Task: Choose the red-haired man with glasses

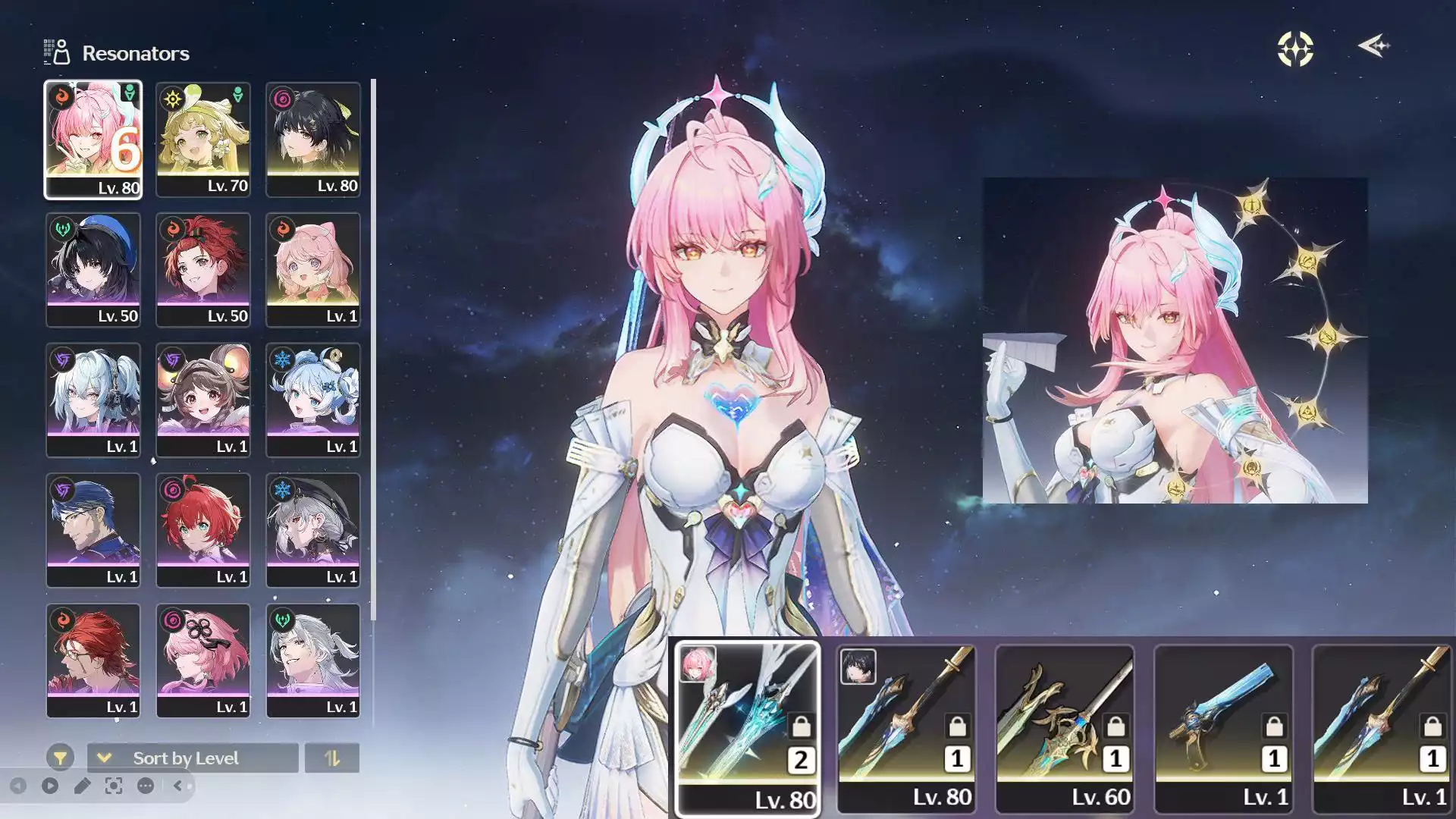Action: click(93, 661)
